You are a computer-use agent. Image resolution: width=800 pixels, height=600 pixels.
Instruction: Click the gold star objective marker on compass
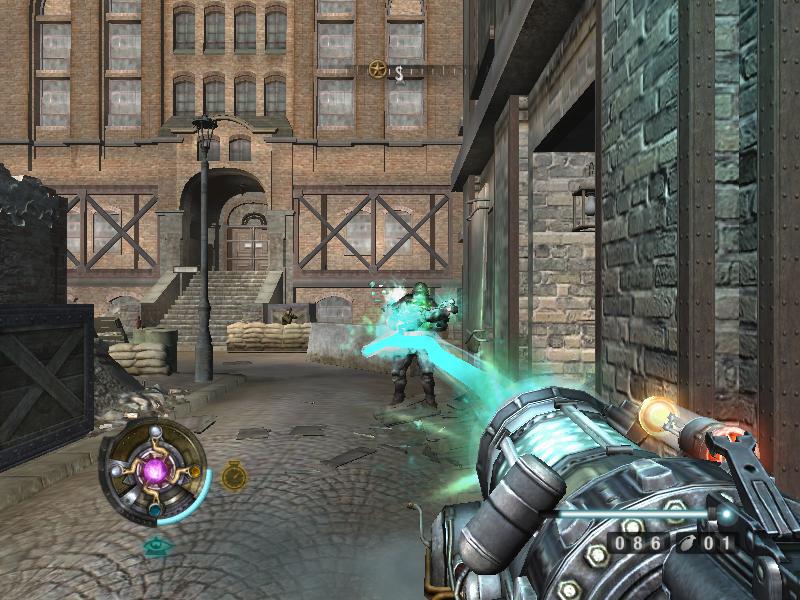tap(377, 69)
